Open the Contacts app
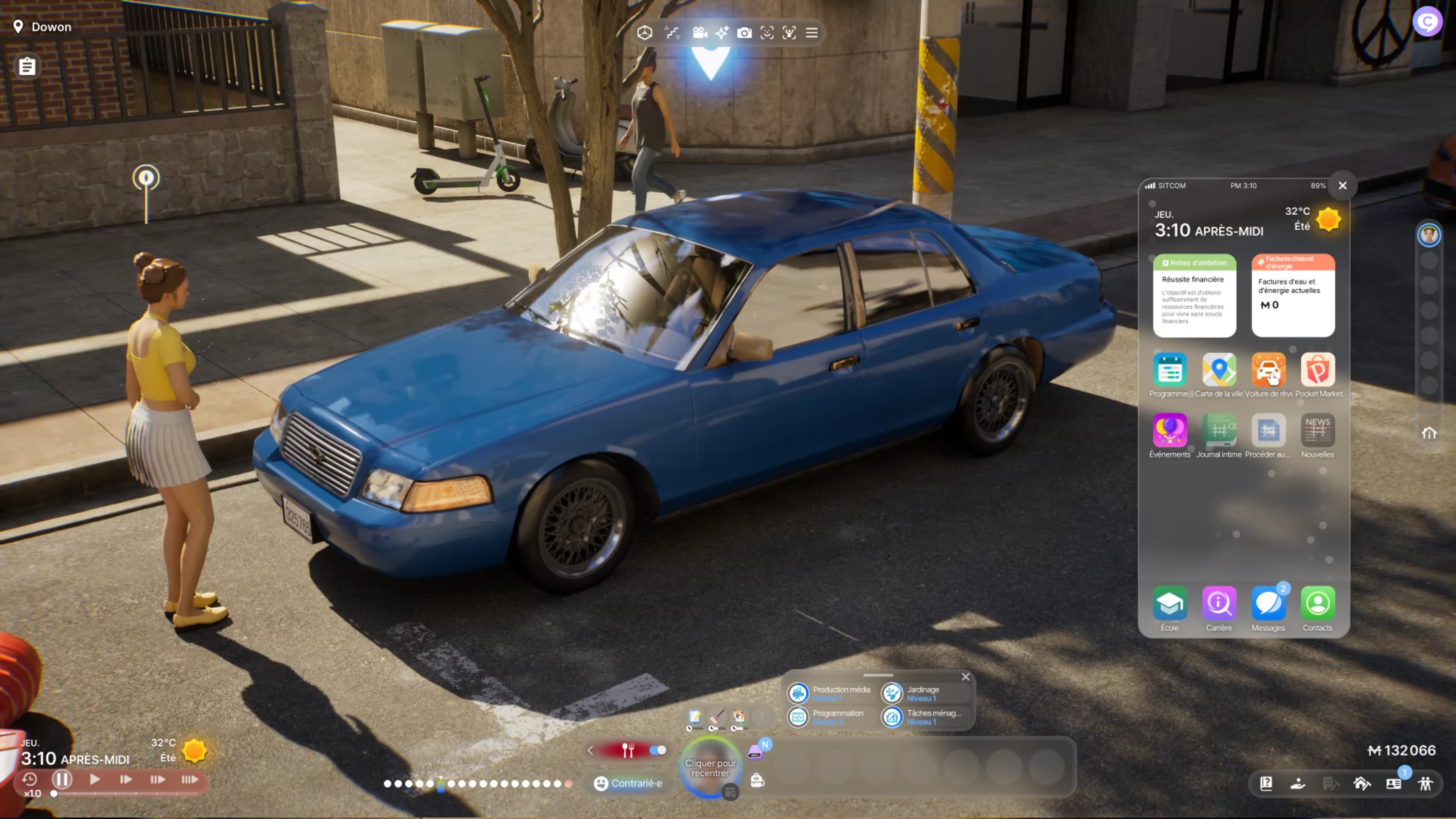This screenshot has width=1456, height=819. click(1318, 604)
